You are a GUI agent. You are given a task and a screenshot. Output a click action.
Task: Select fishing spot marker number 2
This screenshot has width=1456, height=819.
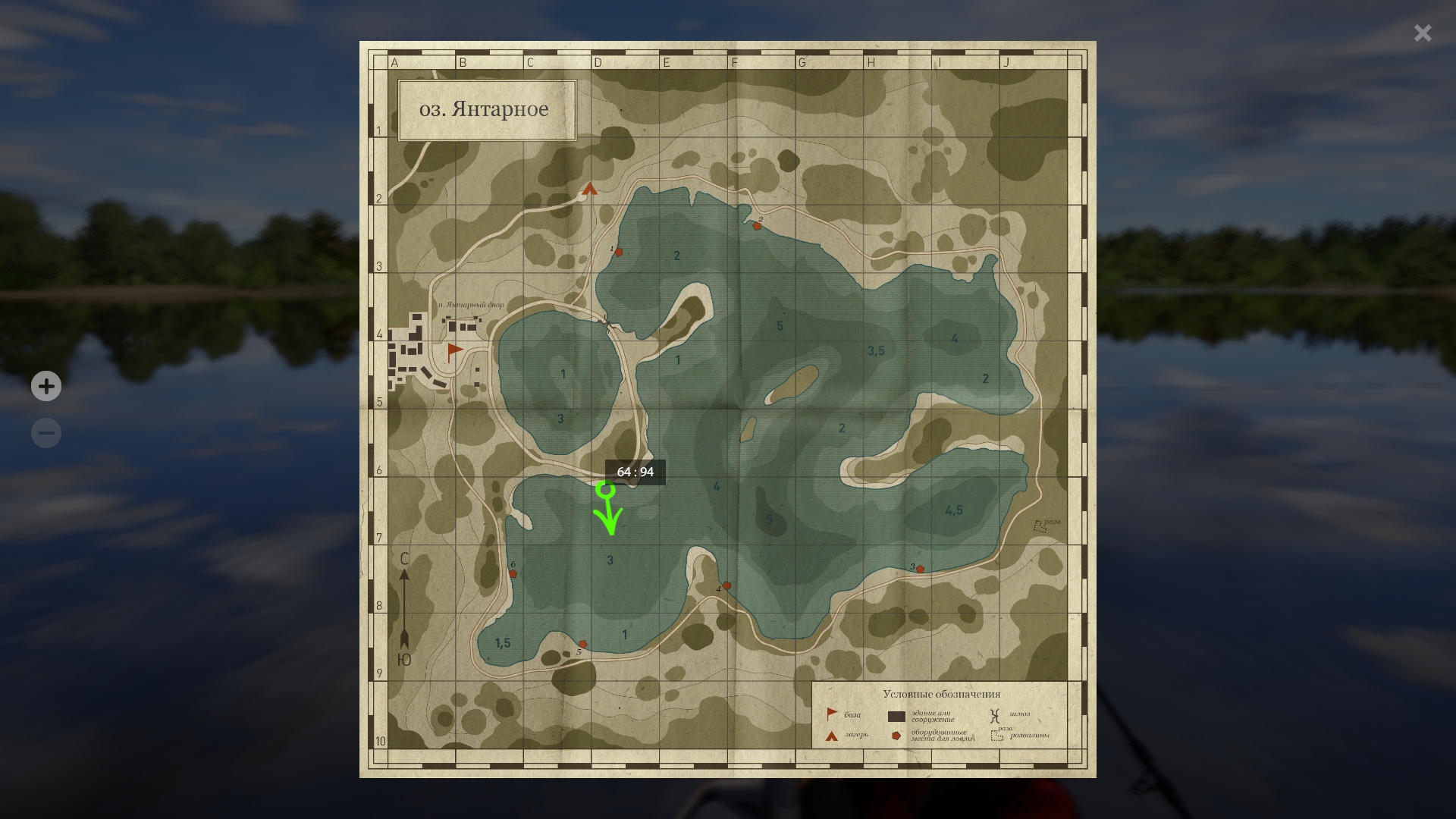(x=757, y=226)
